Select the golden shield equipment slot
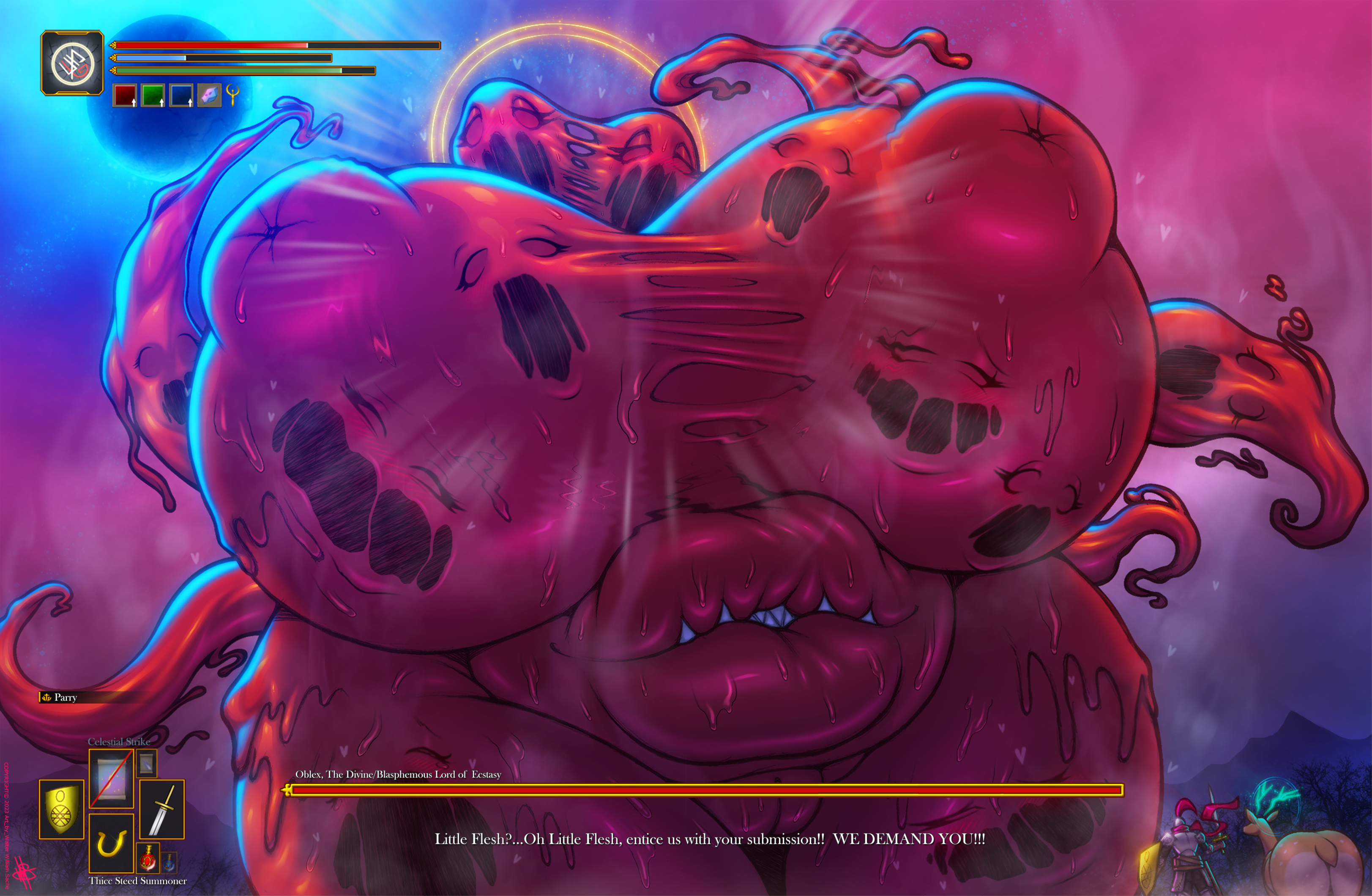 (x=61, y=809)
